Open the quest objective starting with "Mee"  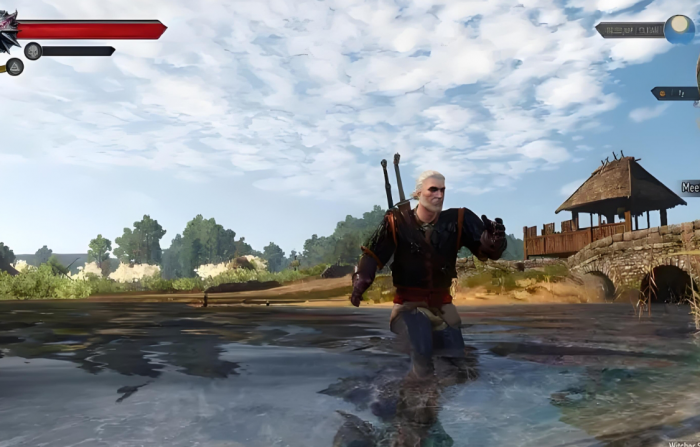click(x=690, y=187)
